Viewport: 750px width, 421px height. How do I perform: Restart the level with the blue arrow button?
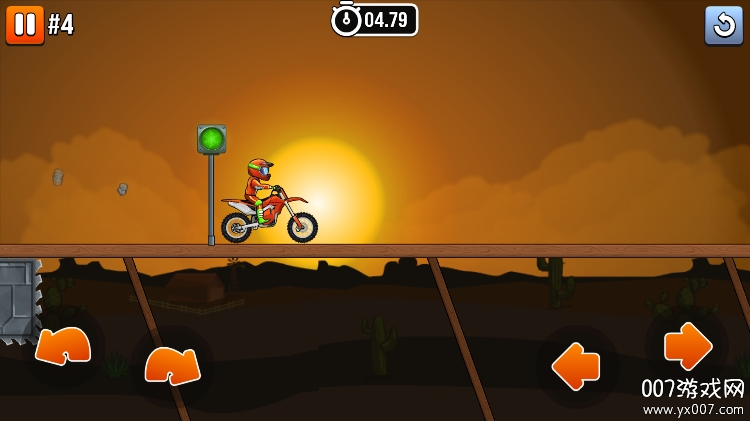[x=723, y=25]
